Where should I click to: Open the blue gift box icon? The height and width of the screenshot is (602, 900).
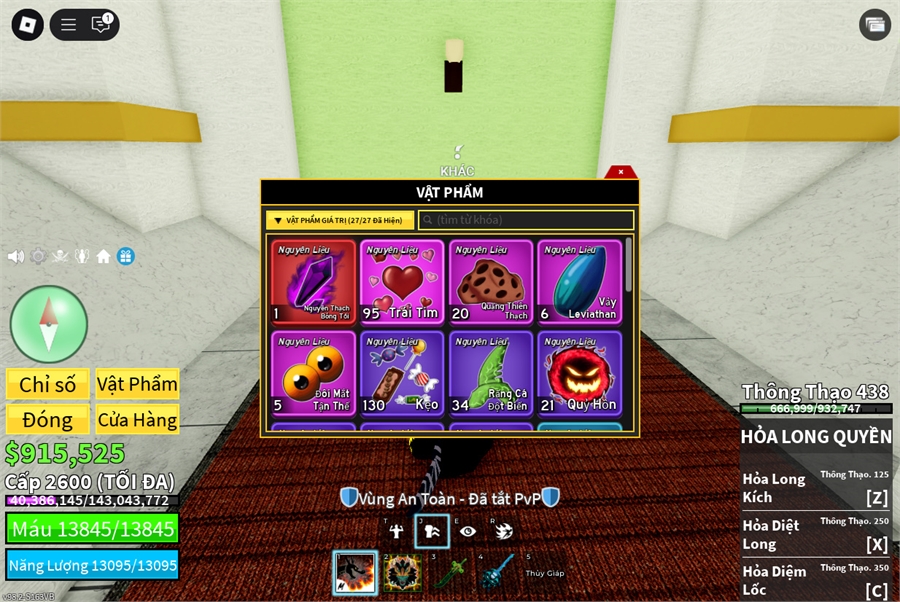click(125, 256)
